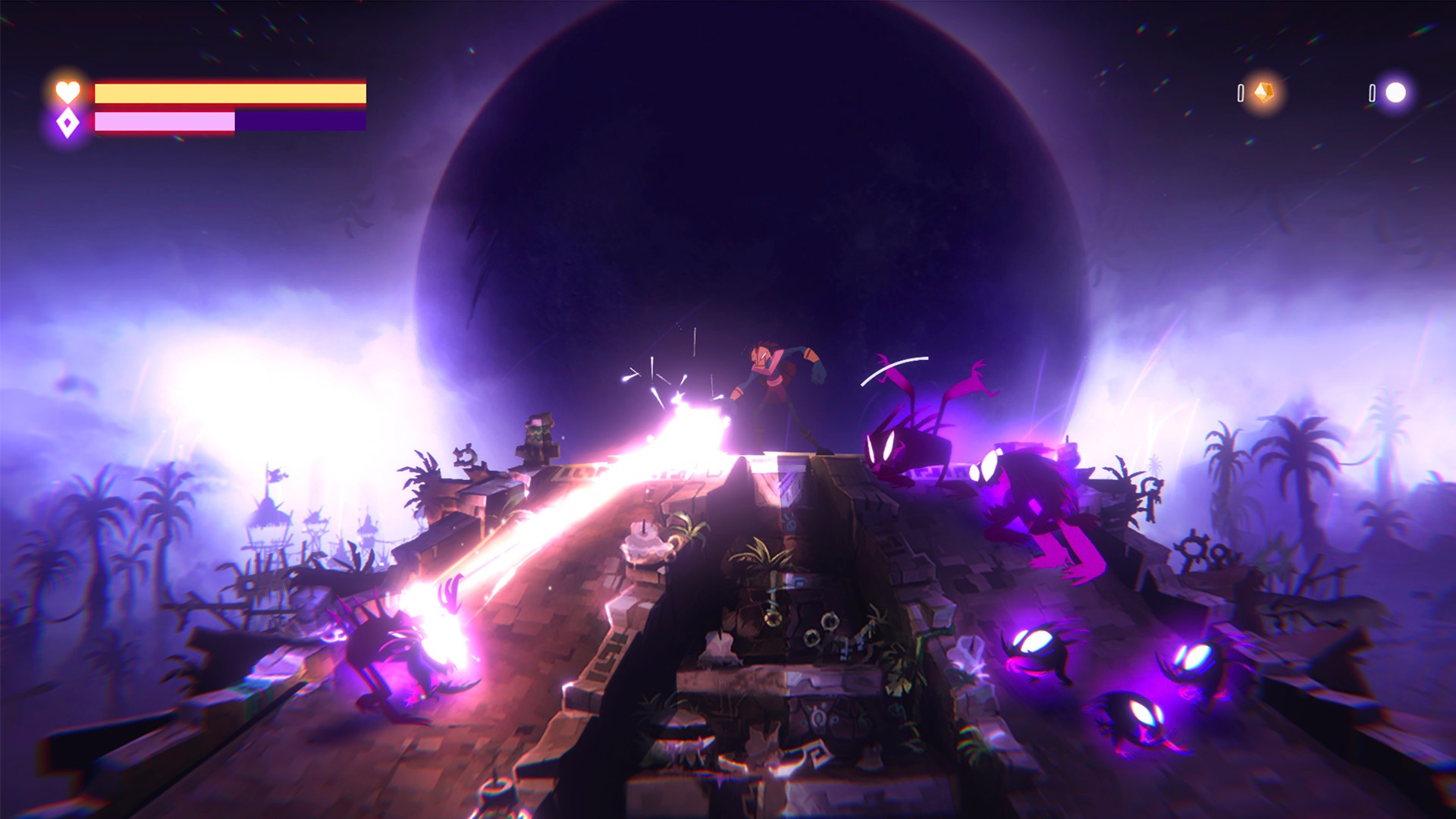Click the orange gem currency icon
The width and height of the screenshot is (1456, 819).
click(x=1263, y=93)
